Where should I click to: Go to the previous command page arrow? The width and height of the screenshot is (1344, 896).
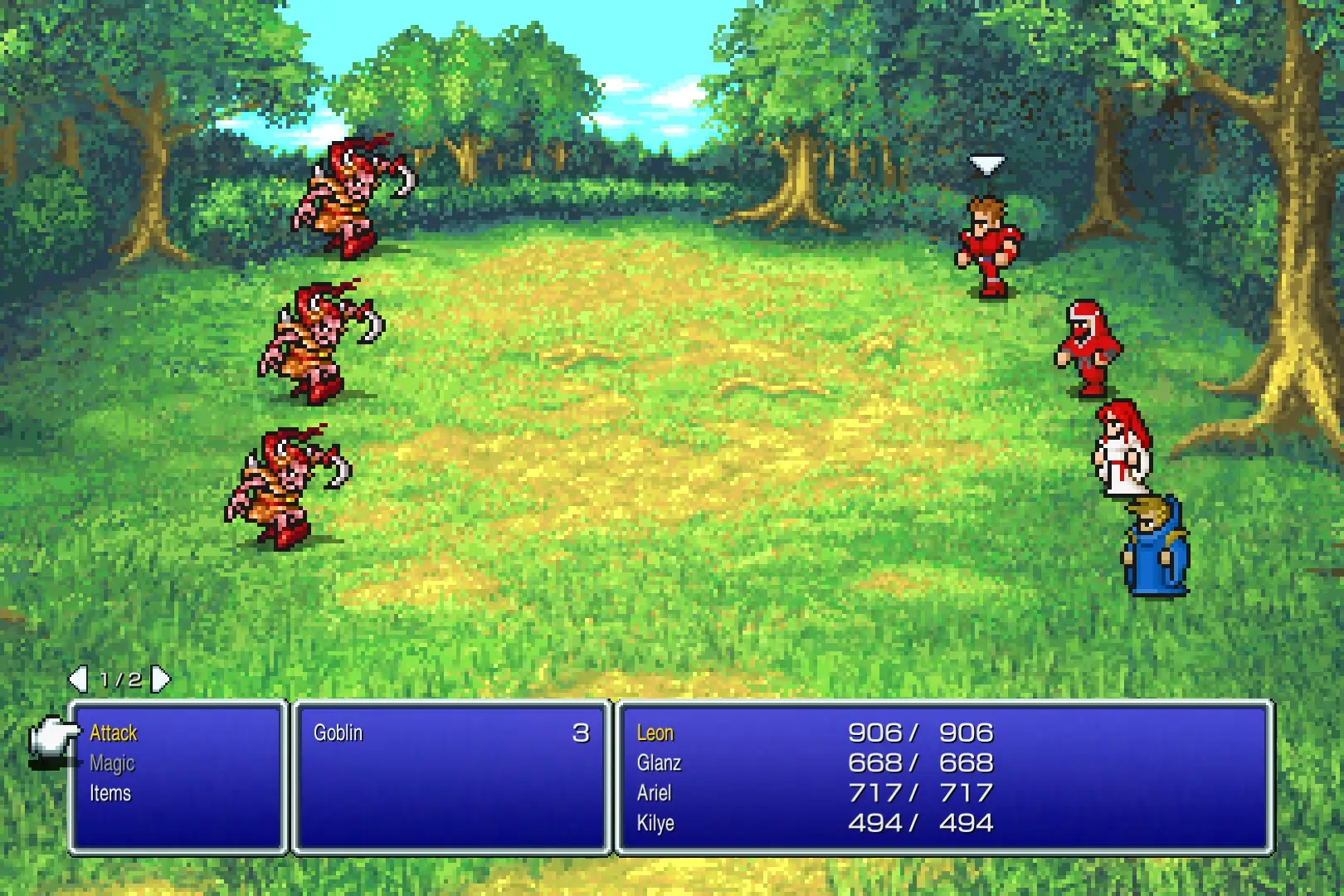(x=78, y=679)
